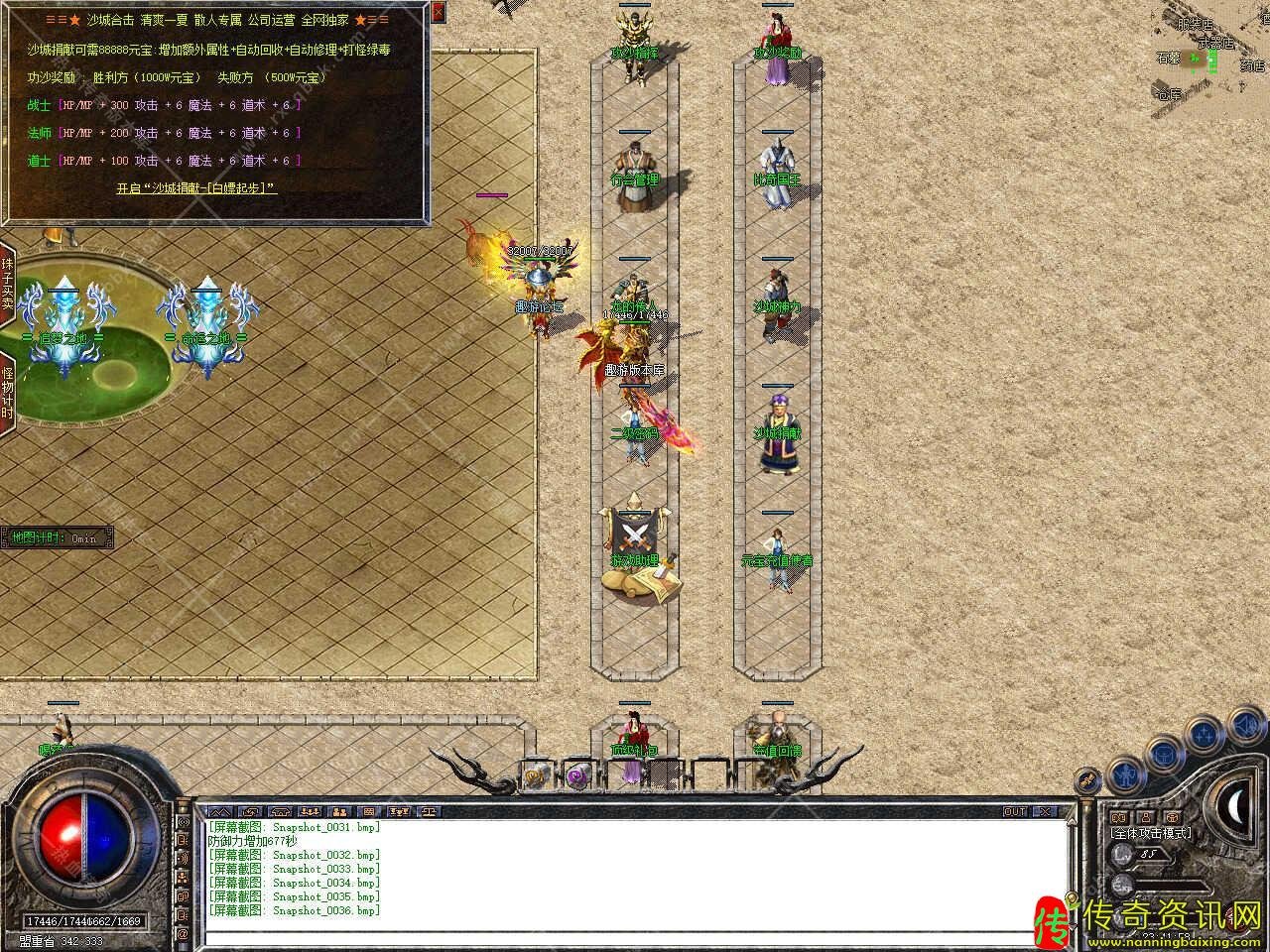This screenshot has height=952, width=1270.
Task: Open the 怪物计时 side tab
Action: pos(7,394)
